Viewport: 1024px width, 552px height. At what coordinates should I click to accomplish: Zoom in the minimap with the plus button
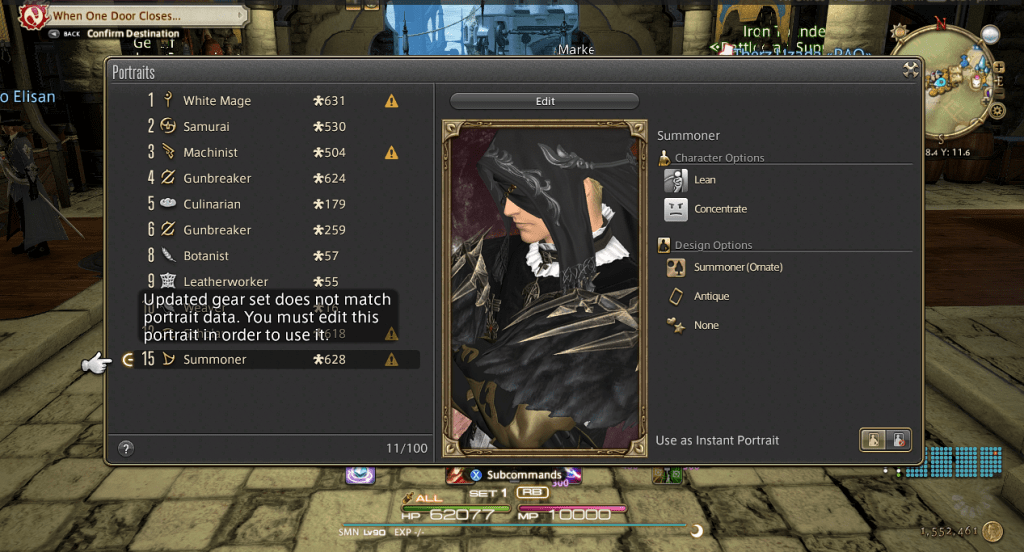998,68
